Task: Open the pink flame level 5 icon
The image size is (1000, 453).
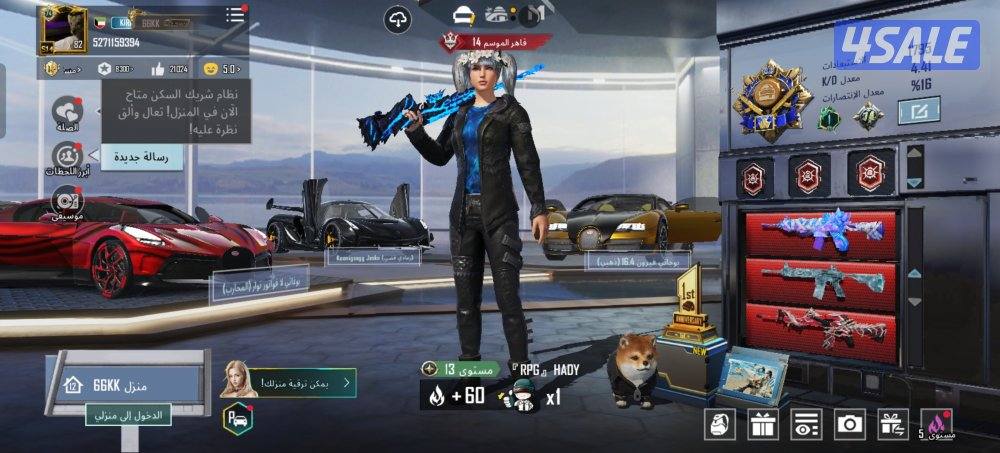Action: click(x=937, y=424)
